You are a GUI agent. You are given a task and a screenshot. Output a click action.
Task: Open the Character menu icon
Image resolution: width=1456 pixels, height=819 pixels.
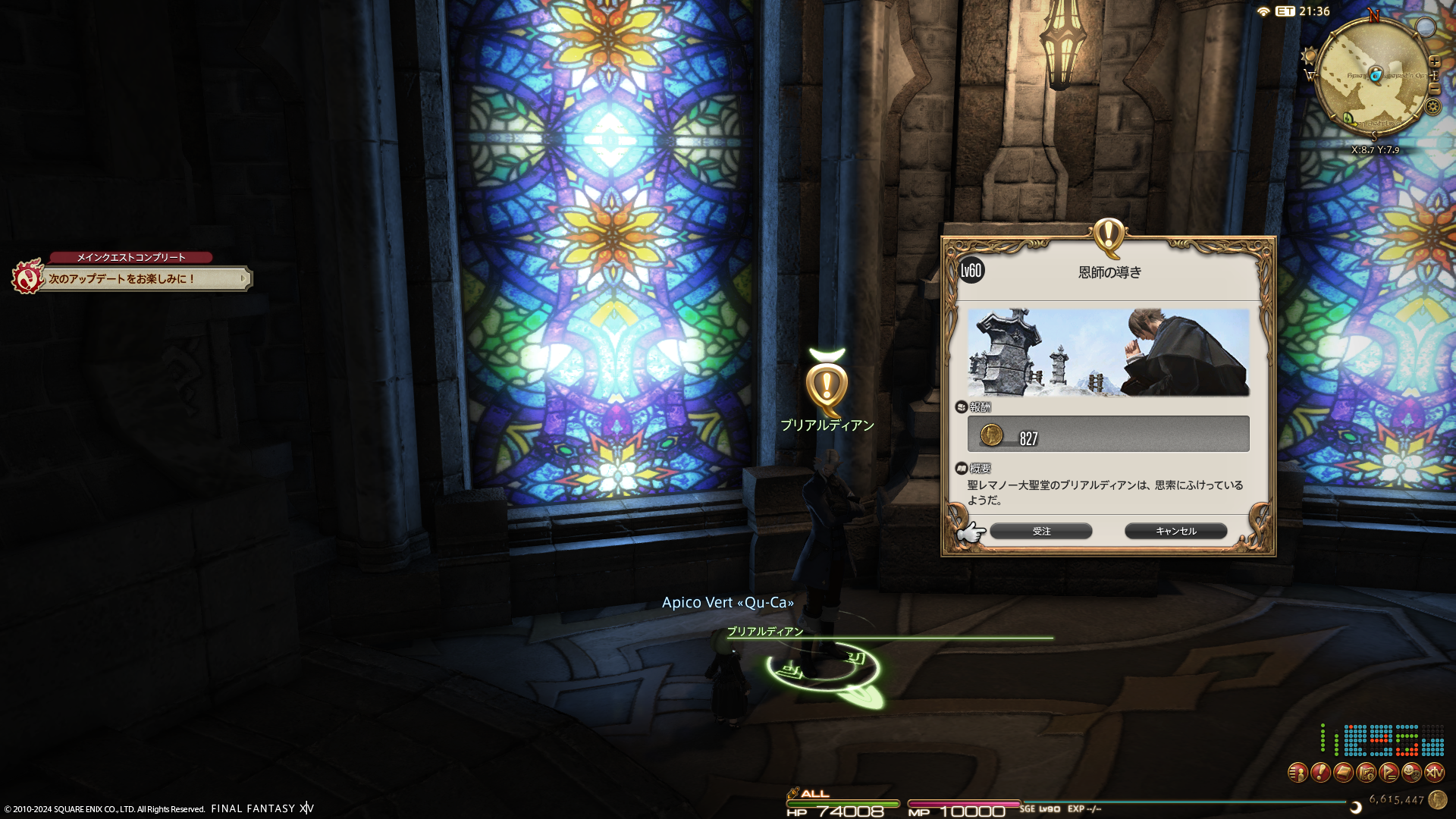[1298, 773]
